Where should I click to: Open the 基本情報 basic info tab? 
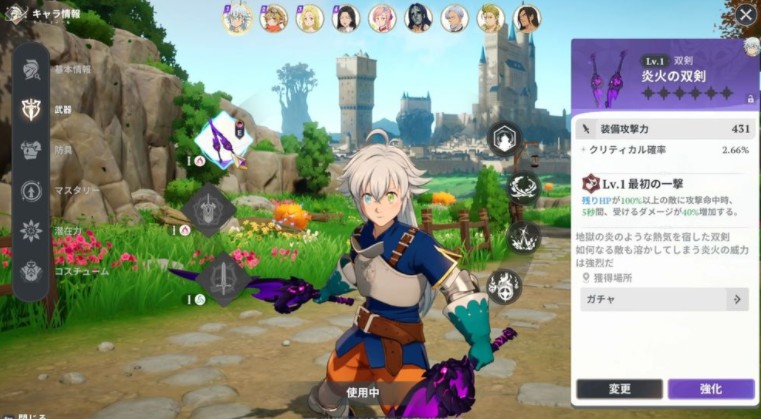click(31, 69)
